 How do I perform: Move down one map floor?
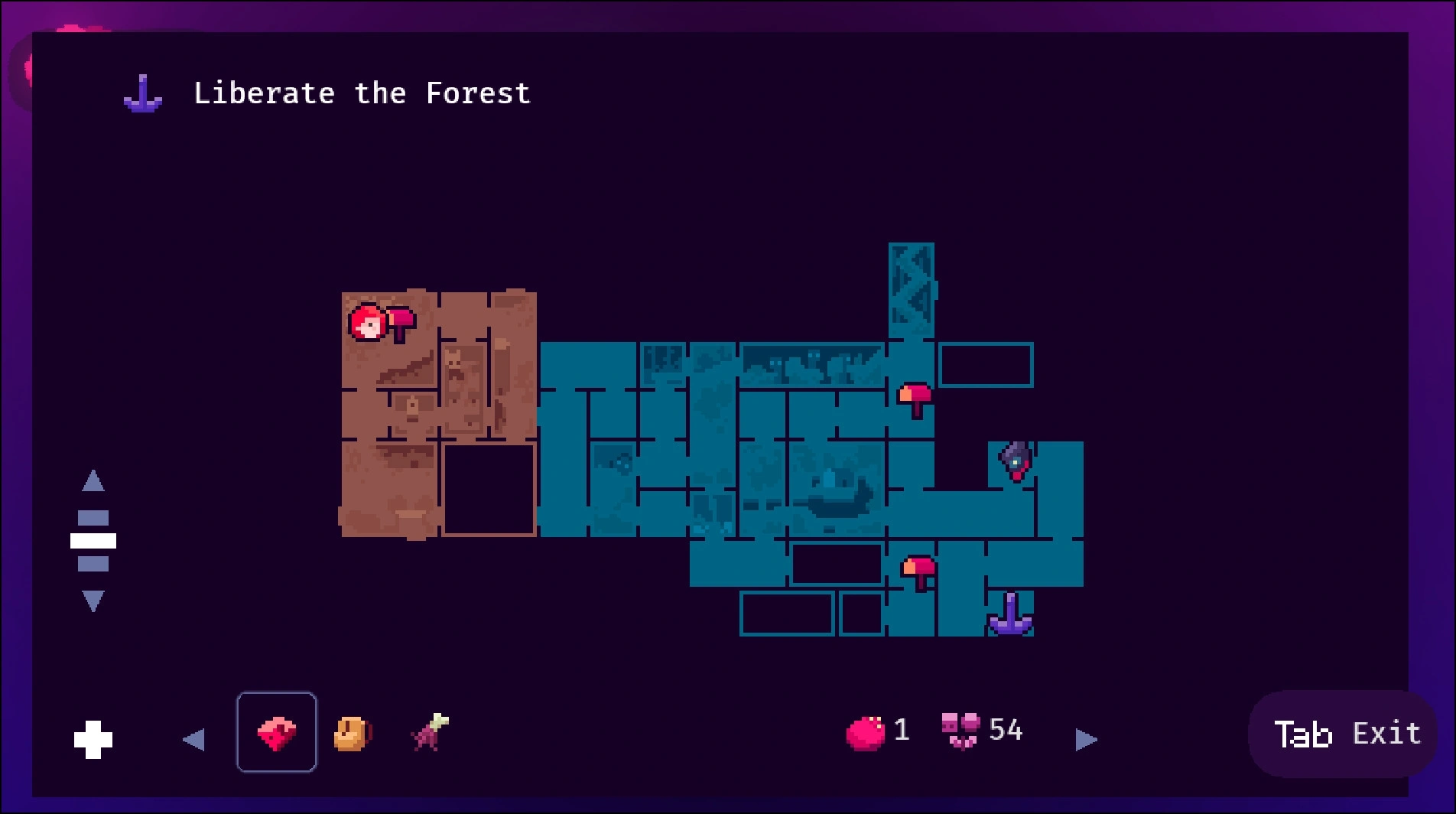pos(93,601)
